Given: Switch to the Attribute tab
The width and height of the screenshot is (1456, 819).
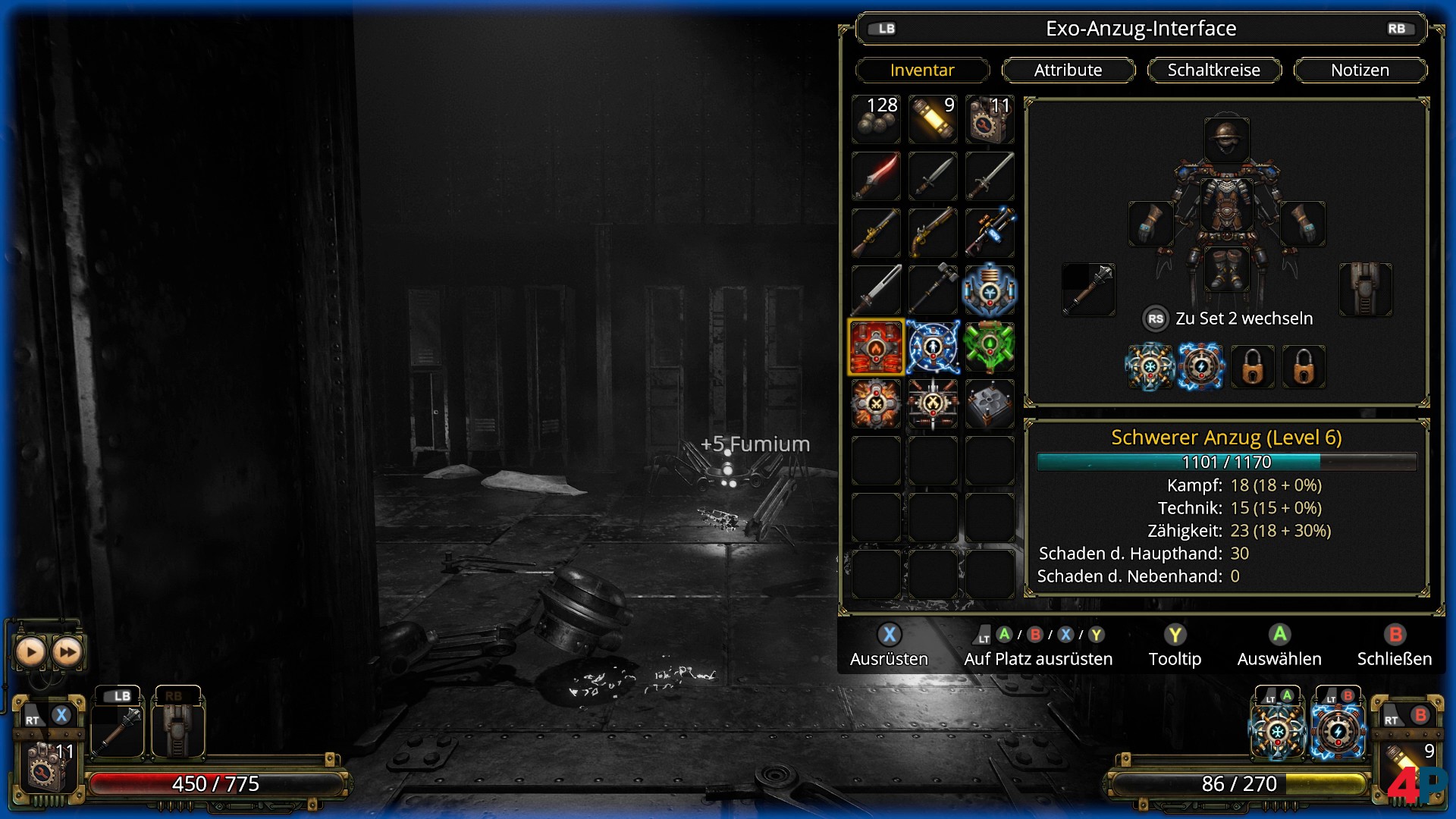Looking at the screenshot, I should (x=1068, y=70).
